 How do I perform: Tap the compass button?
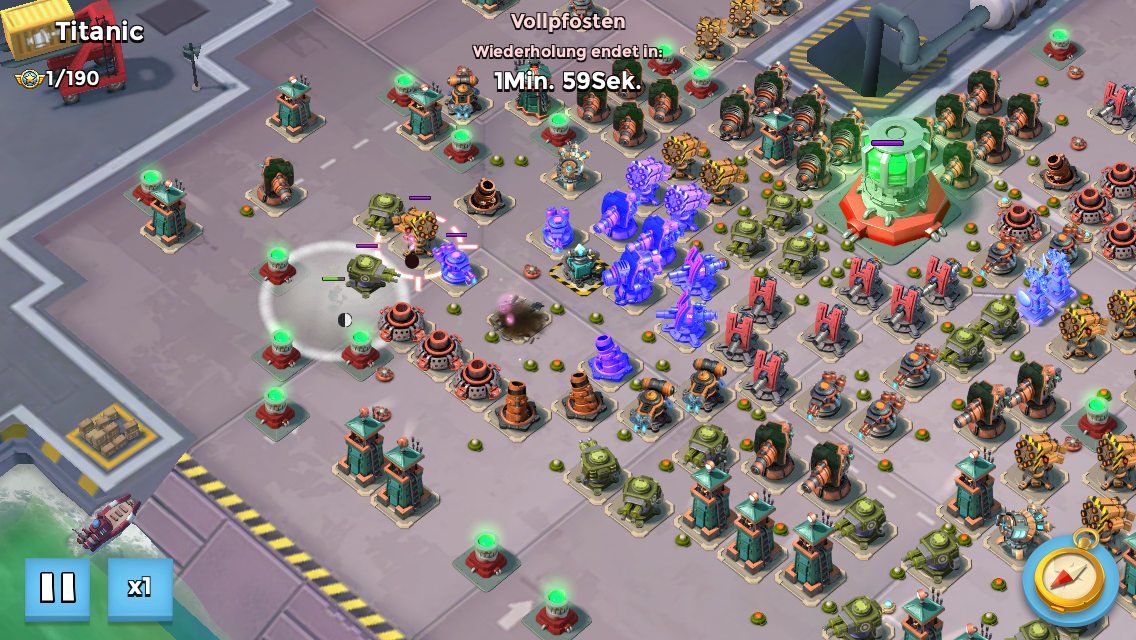coord(1069,578)
